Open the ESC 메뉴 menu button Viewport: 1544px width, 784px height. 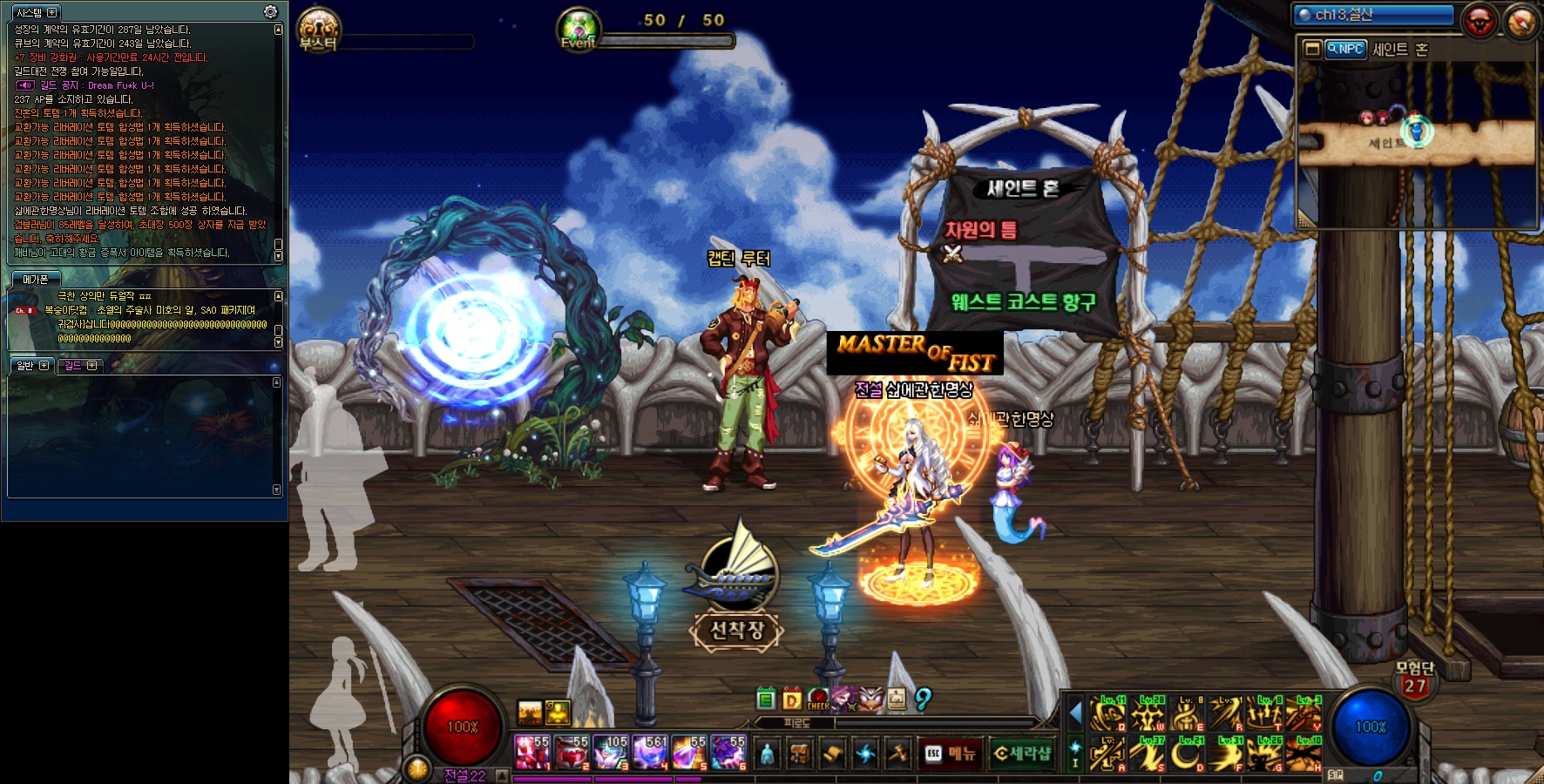click(x=951, y=754)
